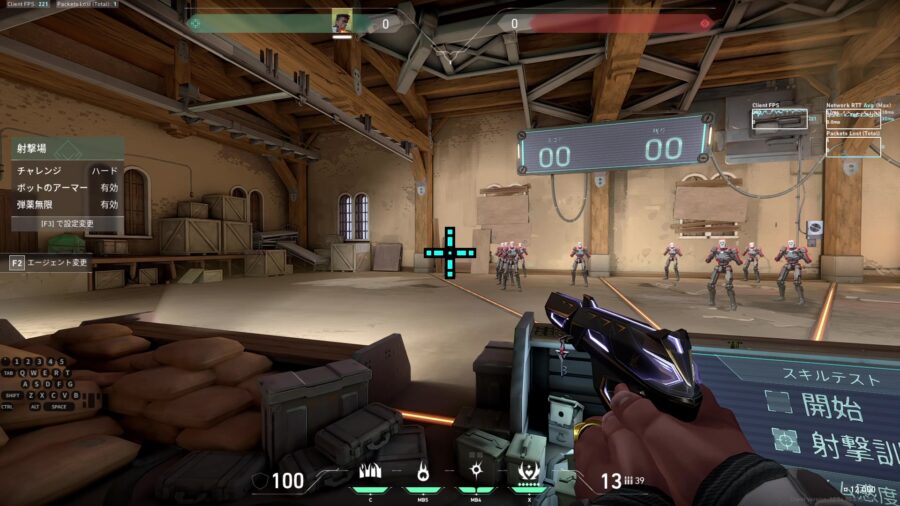Toggle the ボットのアーマー setting row

click(x=68, y=187)
